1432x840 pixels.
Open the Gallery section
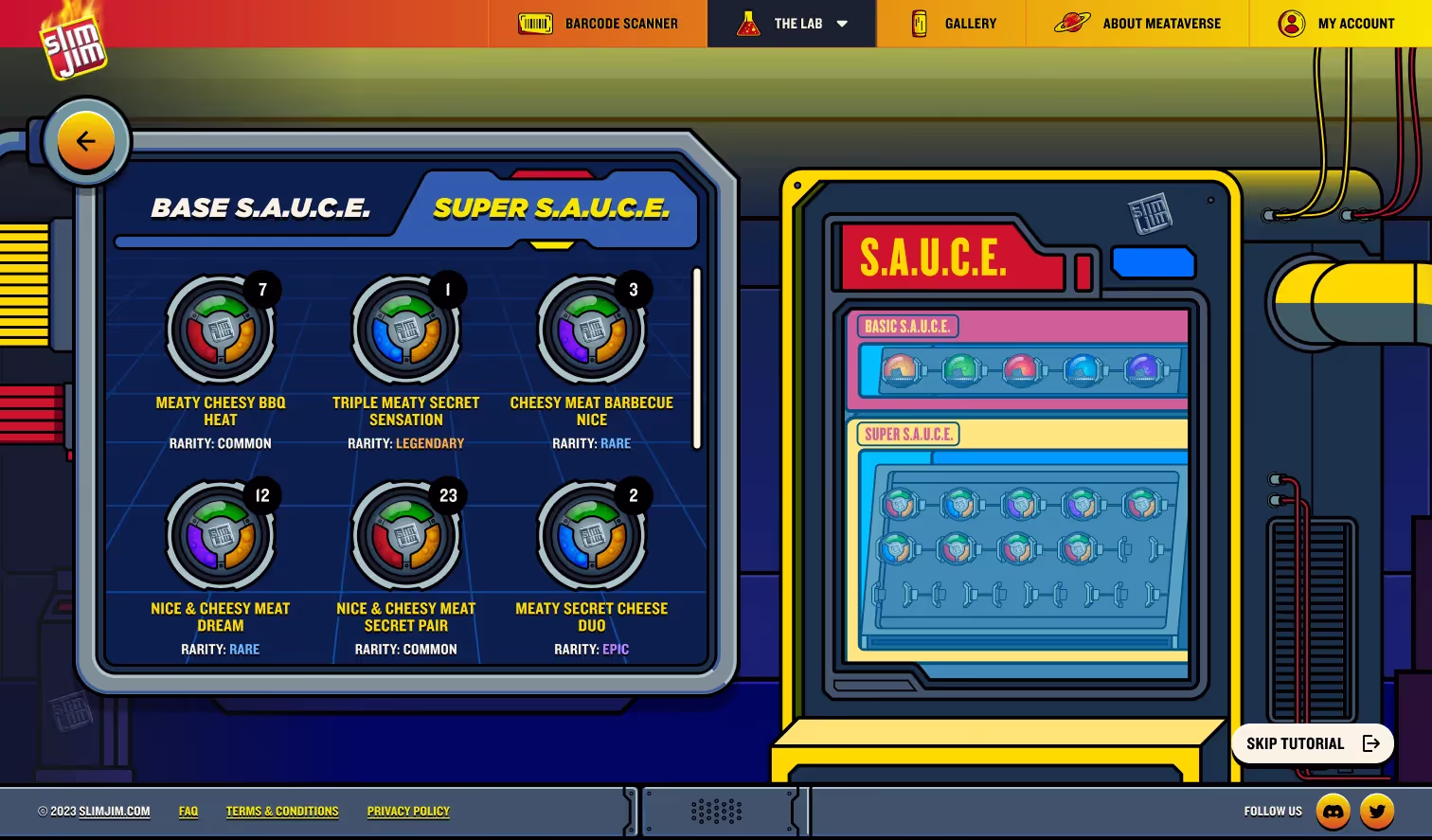tap(950, 23)
